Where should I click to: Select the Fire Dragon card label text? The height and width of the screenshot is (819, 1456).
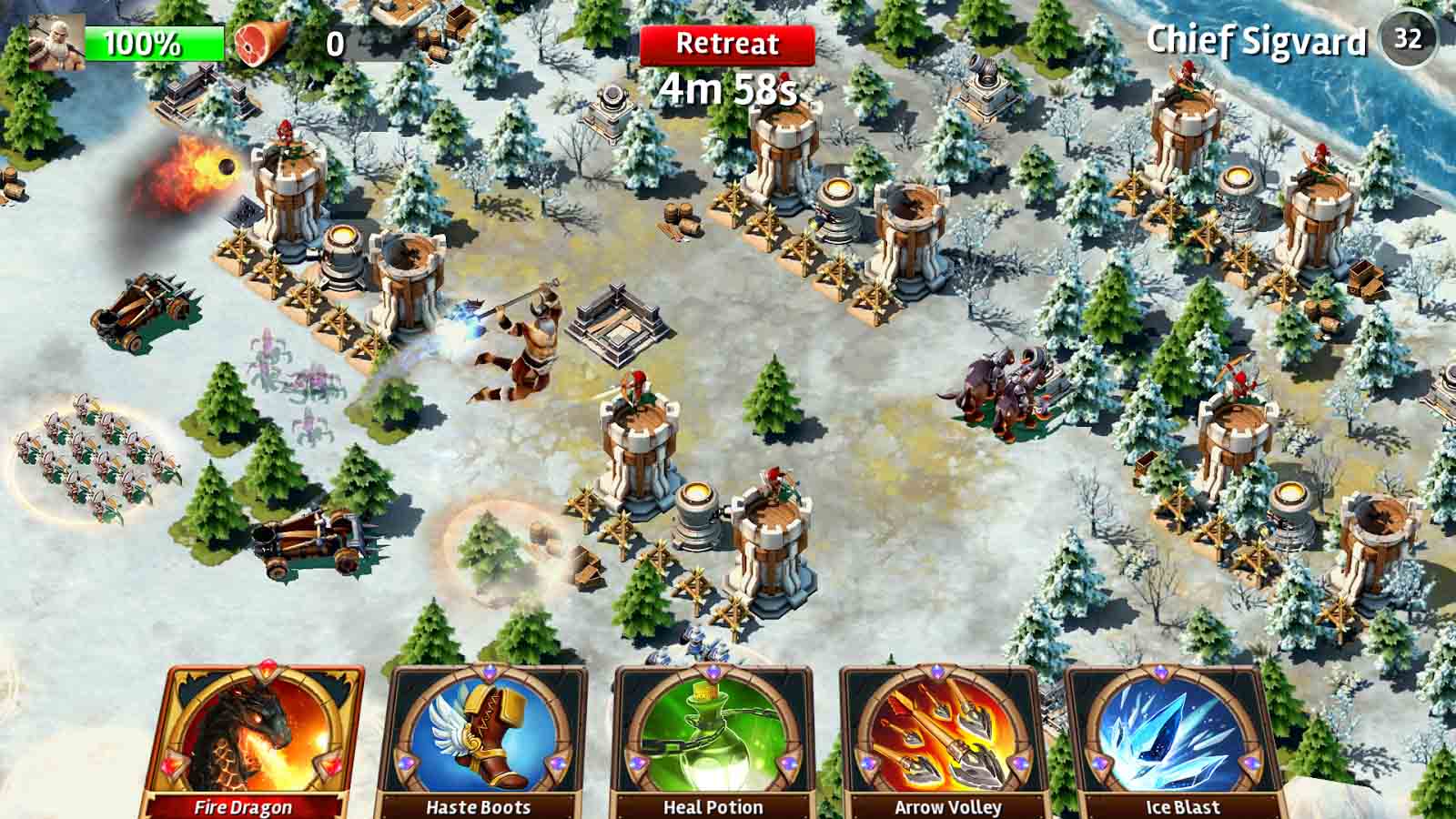(x=243, y=806)
